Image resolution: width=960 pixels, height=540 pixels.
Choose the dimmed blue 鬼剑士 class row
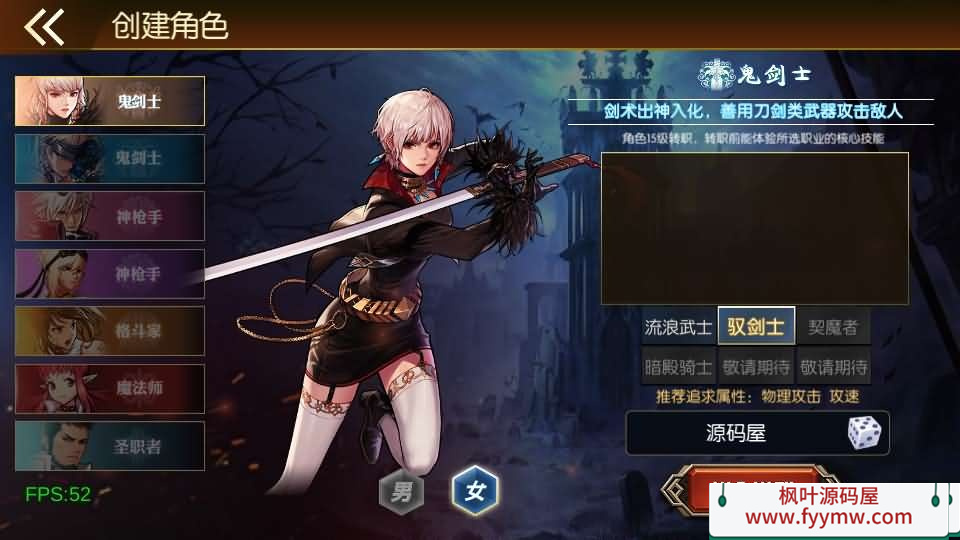pyautogui.click(x=110, y=158)
